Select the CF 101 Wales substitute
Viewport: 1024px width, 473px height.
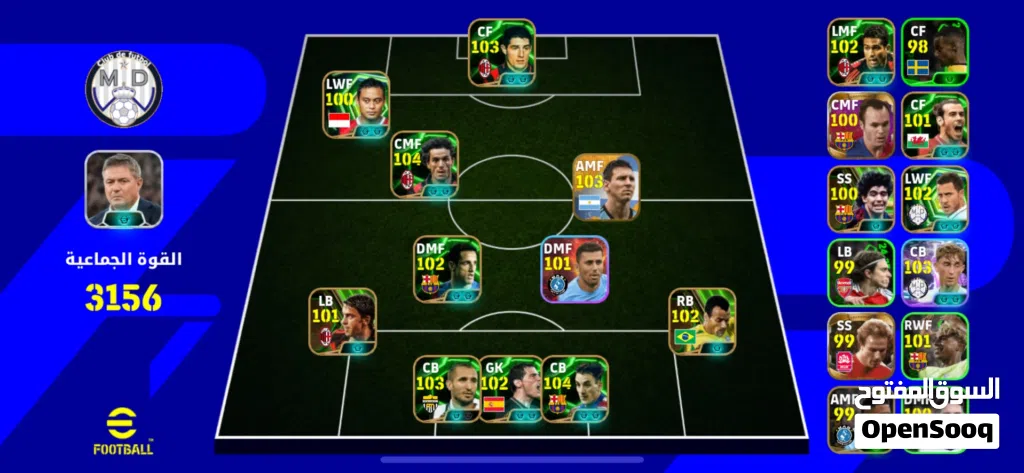click(x=934, y=125)
